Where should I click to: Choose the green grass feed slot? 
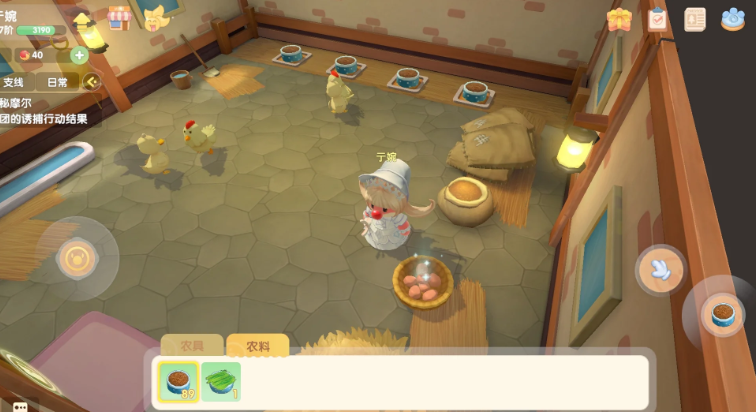pyautogui.click(x=221, y=381)
